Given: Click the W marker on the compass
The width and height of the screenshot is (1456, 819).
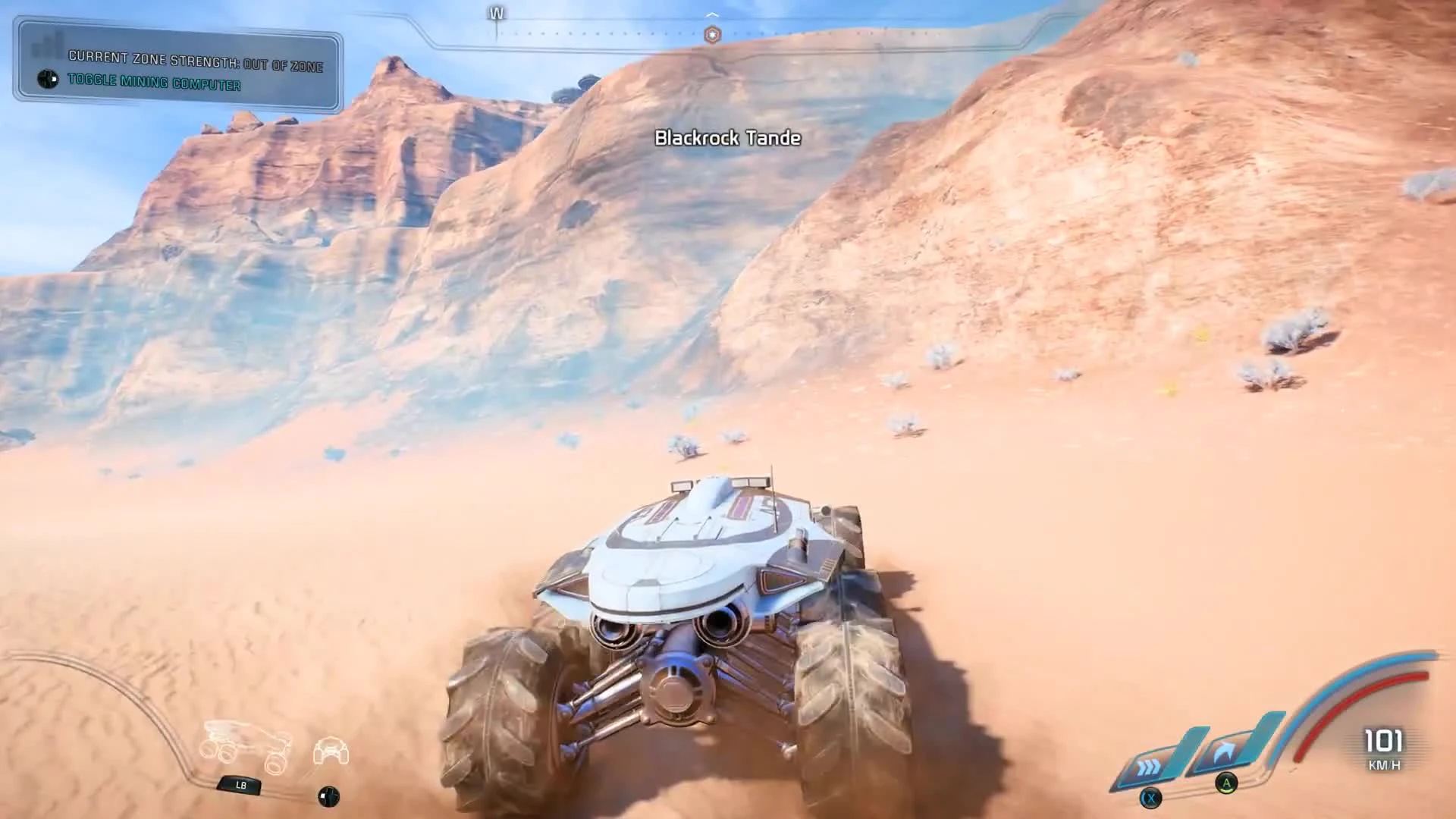Looking at the screenshot, I should pos(497,12).
